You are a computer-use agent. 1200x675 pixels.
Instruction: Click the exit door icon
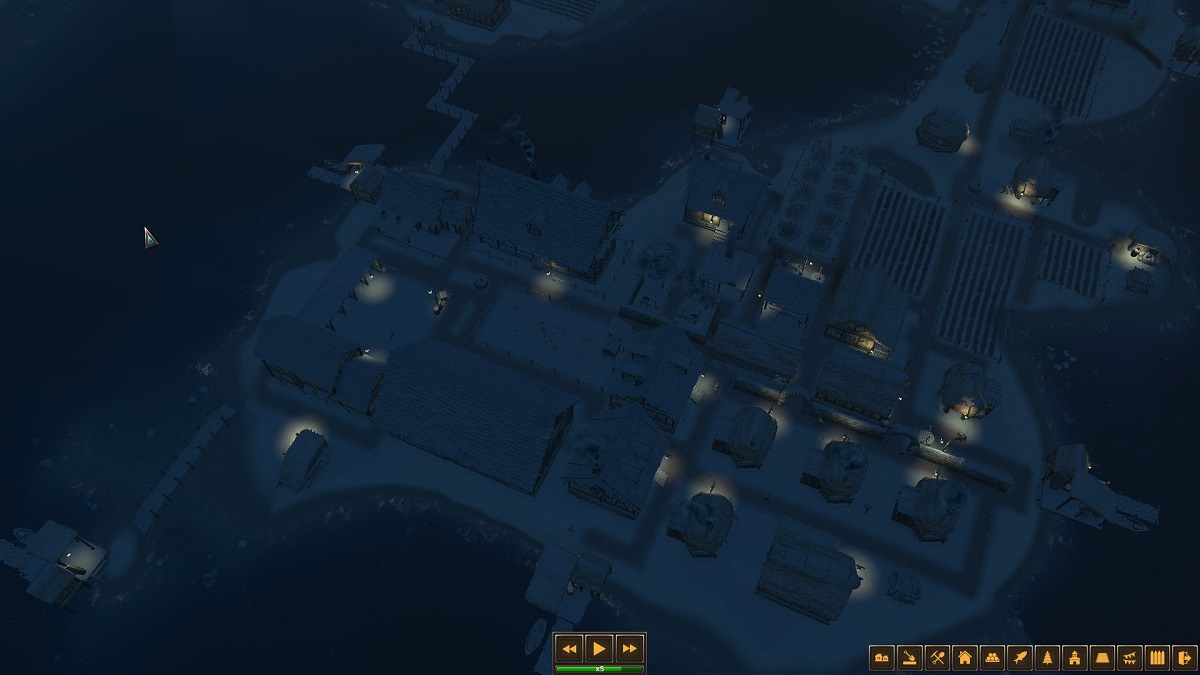coord(1185,657)
